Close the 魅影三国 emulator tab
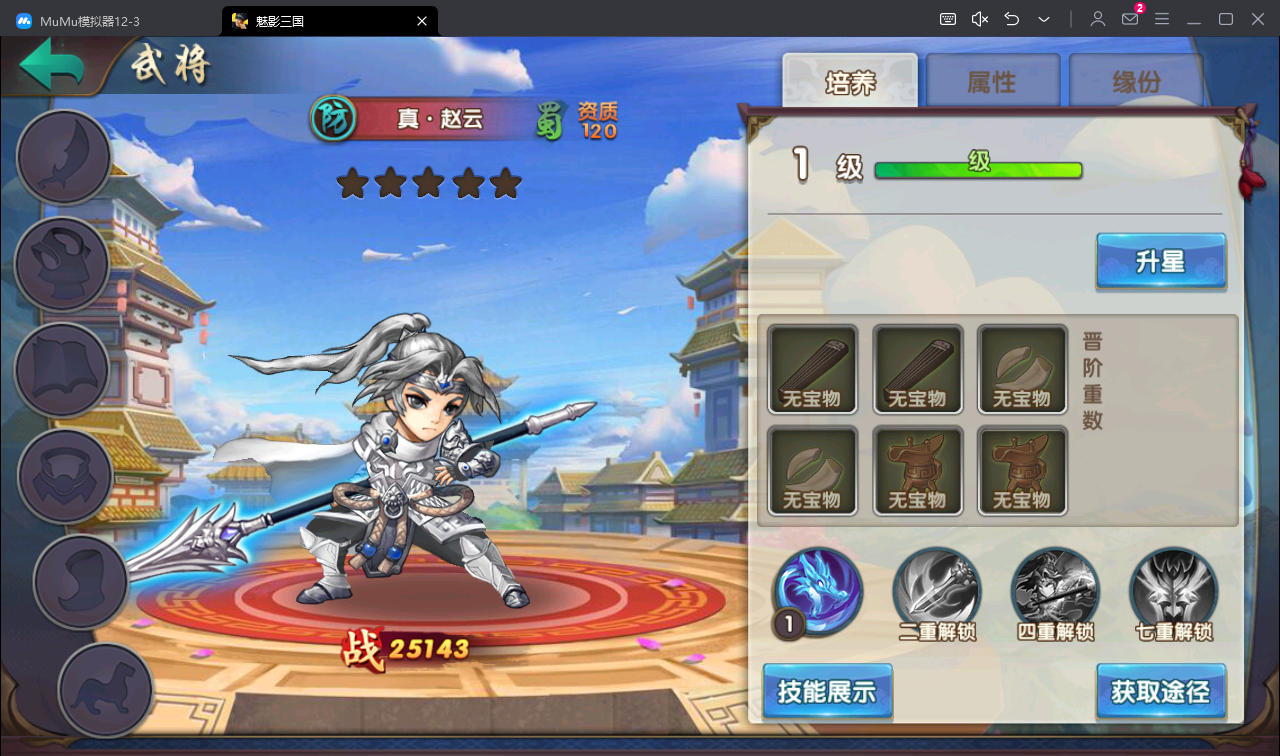 tap(422, 20)
